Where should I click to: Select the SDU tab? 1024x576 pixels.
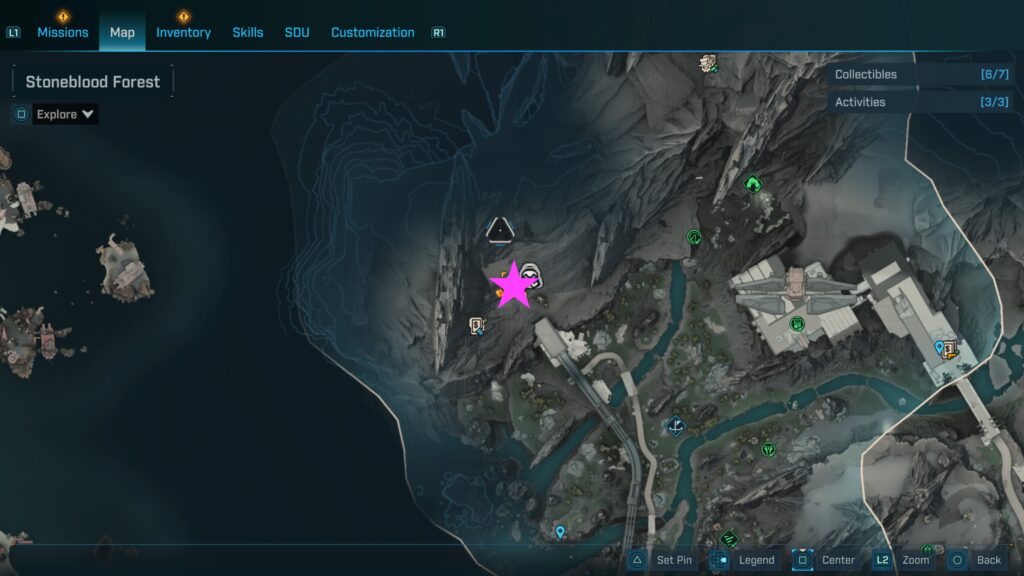point(297,32)
